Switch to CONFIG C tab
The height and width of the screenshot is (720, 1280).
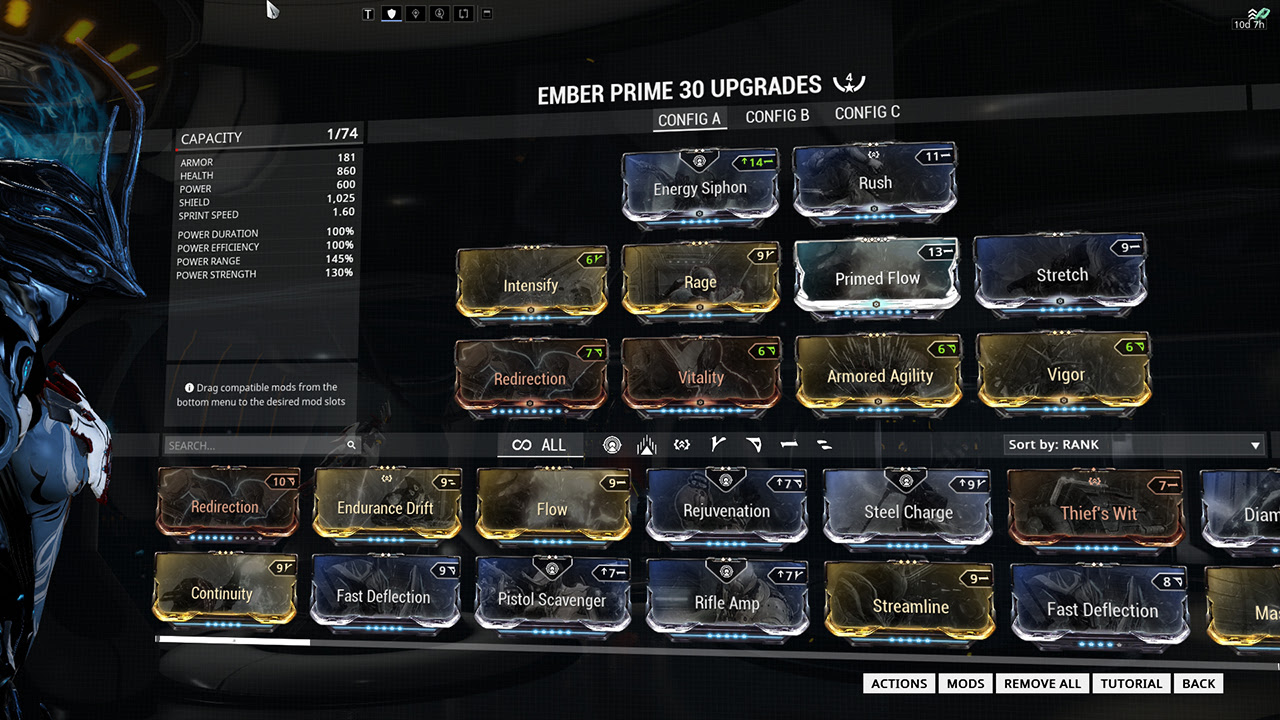click(x=866, y=112)
